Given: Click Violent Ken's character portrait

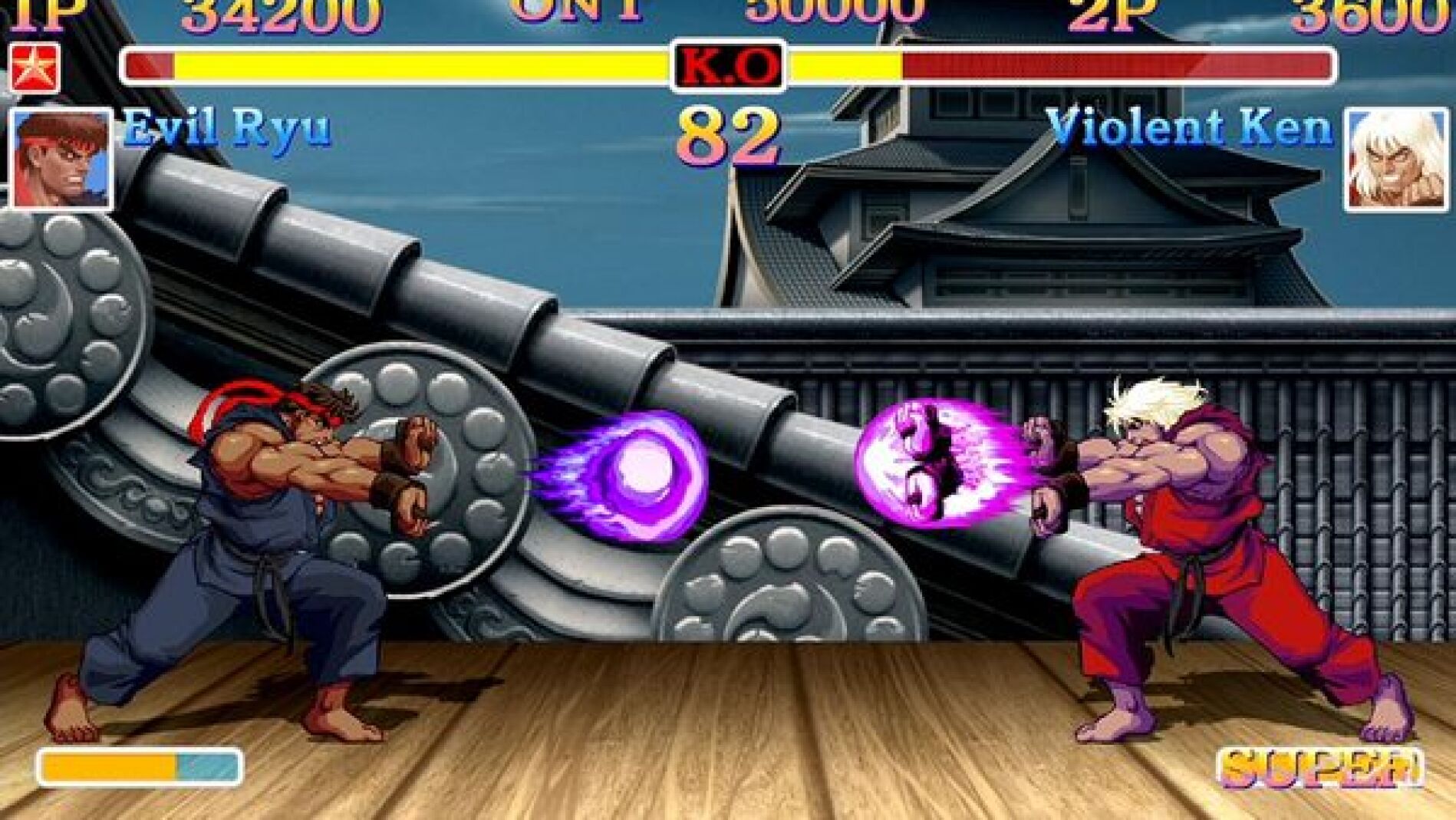Looking at the screenshot, I should [x=1395, y=160].
